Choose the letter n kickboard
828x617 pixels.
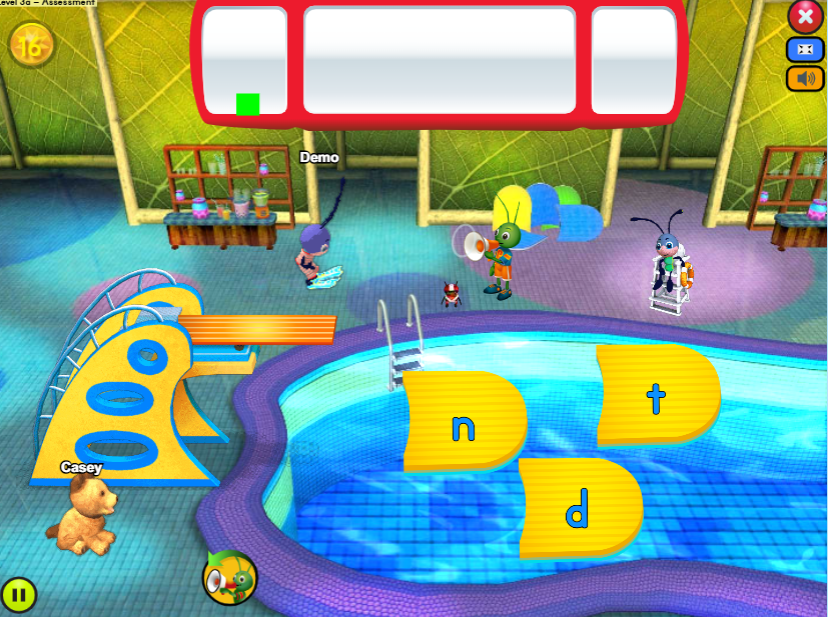[463, 423]
